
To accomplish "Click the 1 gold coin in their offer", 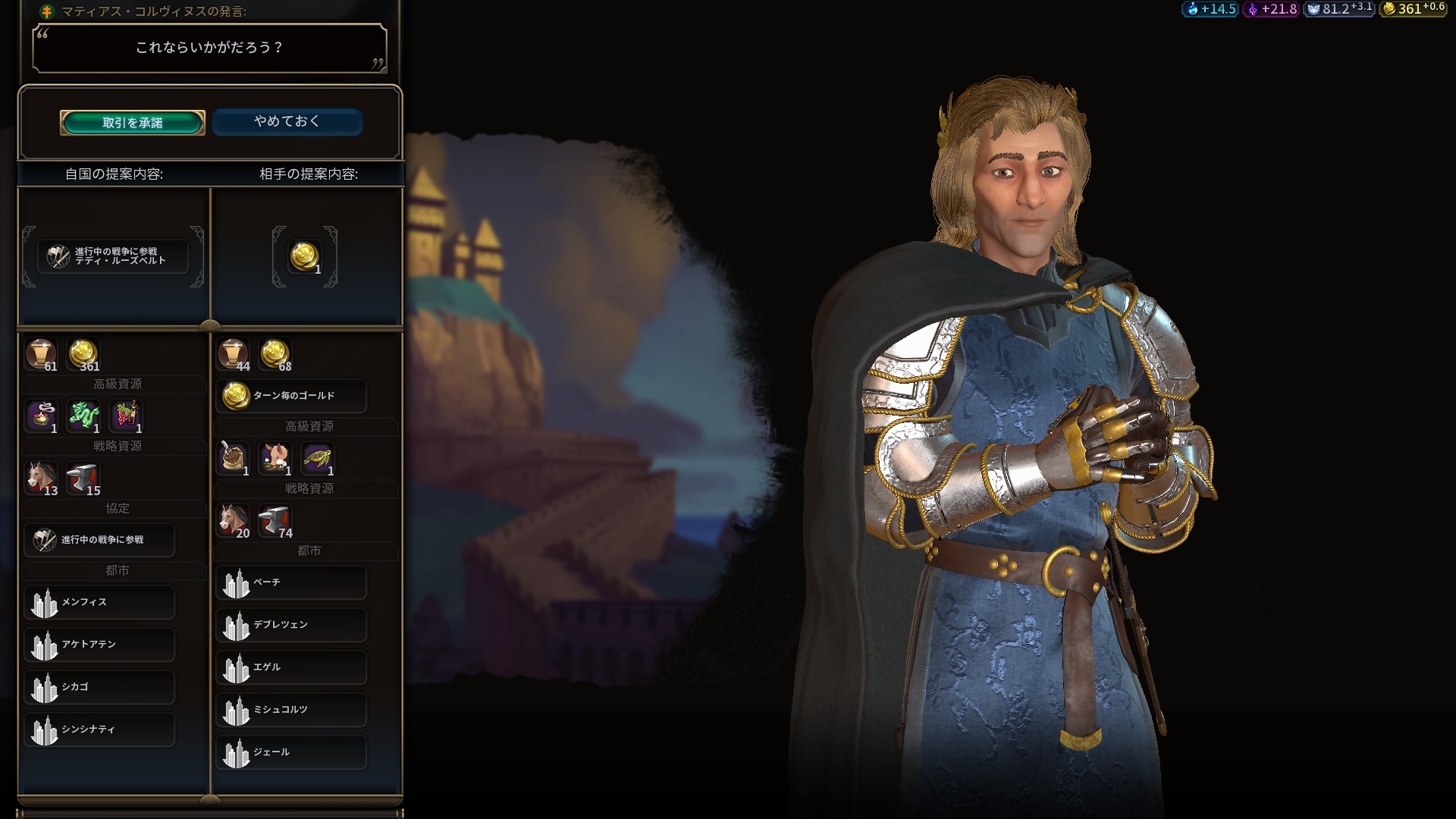I will [x=305, y=256].
